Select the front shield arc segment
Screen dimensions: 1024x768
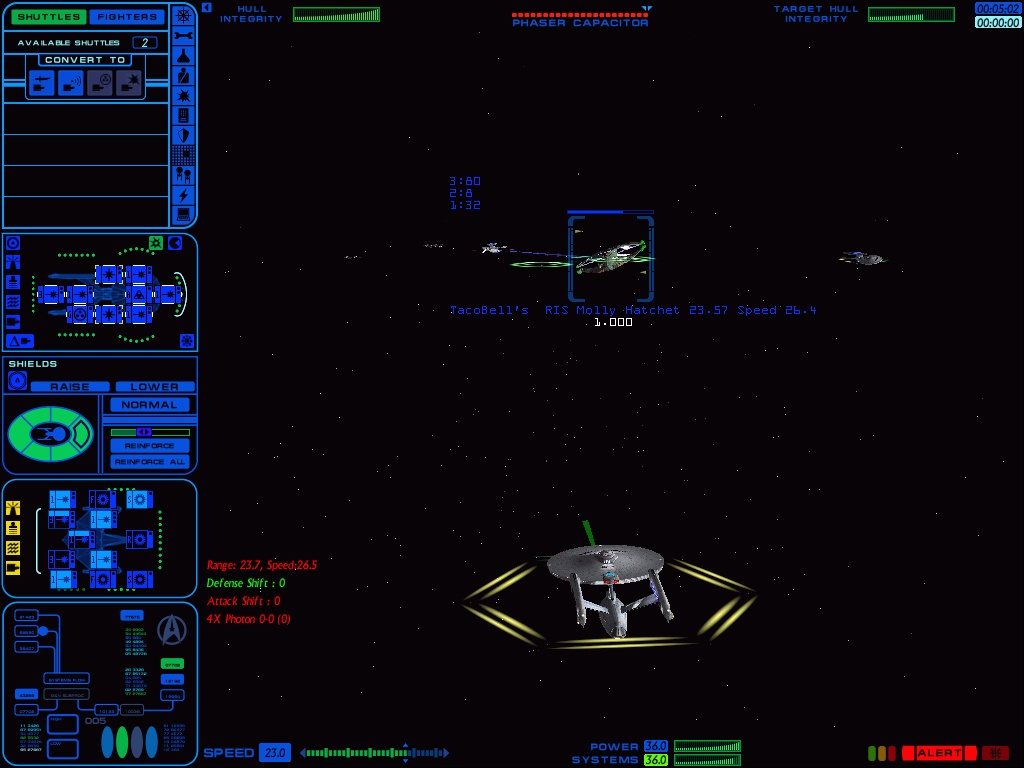coord(84,433)
